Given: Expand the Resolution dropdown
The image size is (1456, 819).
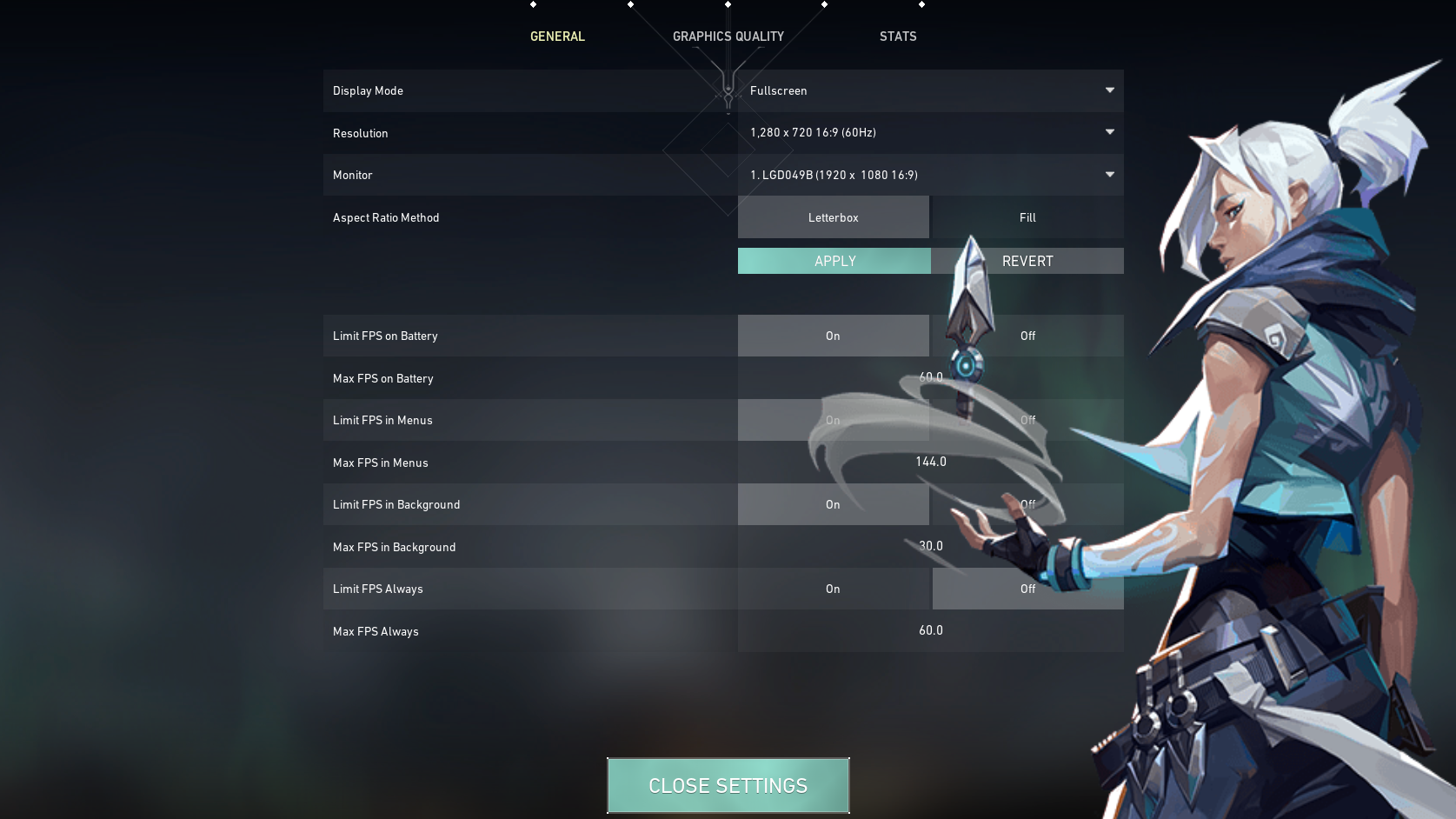Looking at the screenshot, I should click(930, 133).
